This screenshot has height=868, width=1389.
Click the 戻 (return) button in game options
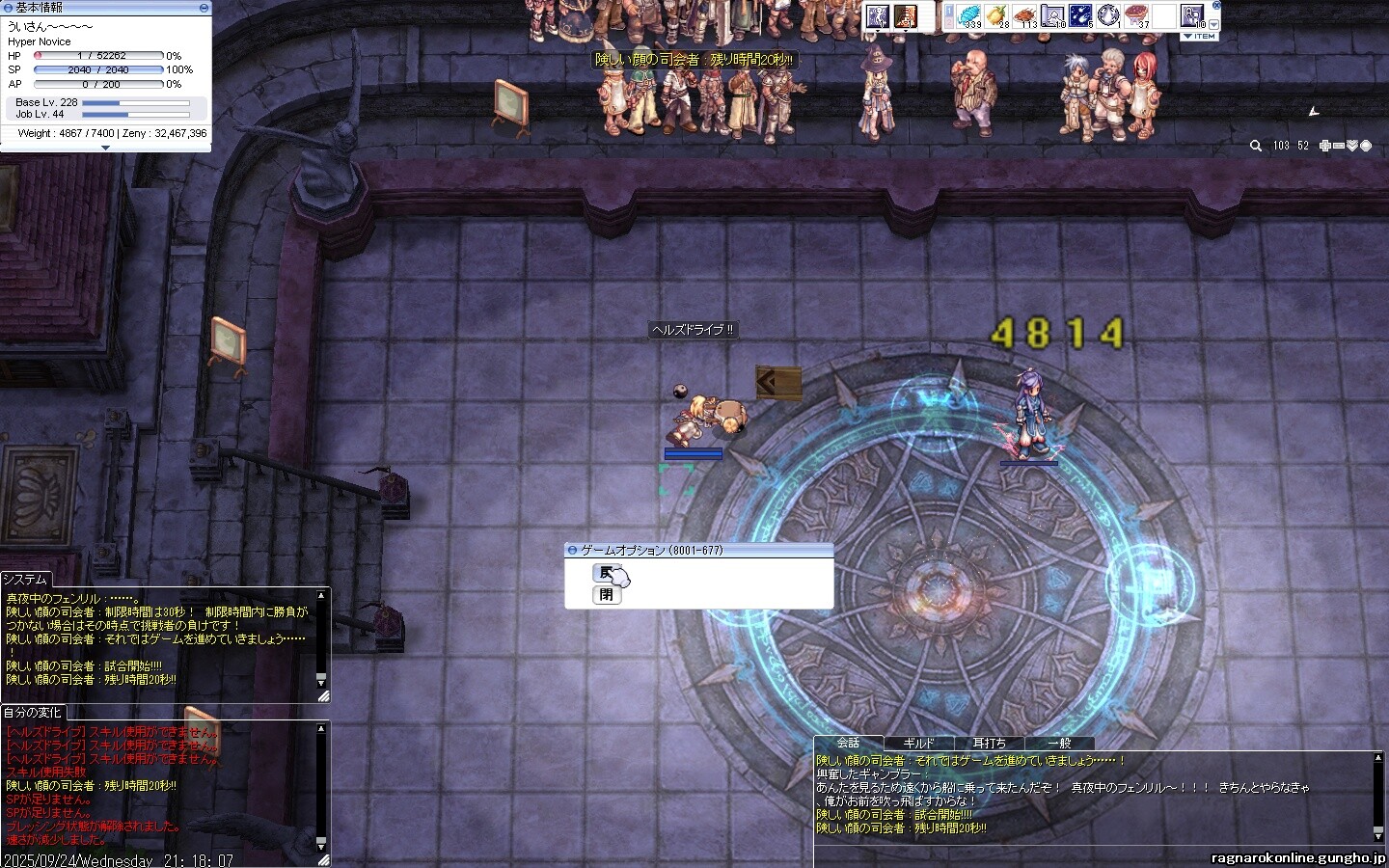pyautogui.click(x=606, y=573)
